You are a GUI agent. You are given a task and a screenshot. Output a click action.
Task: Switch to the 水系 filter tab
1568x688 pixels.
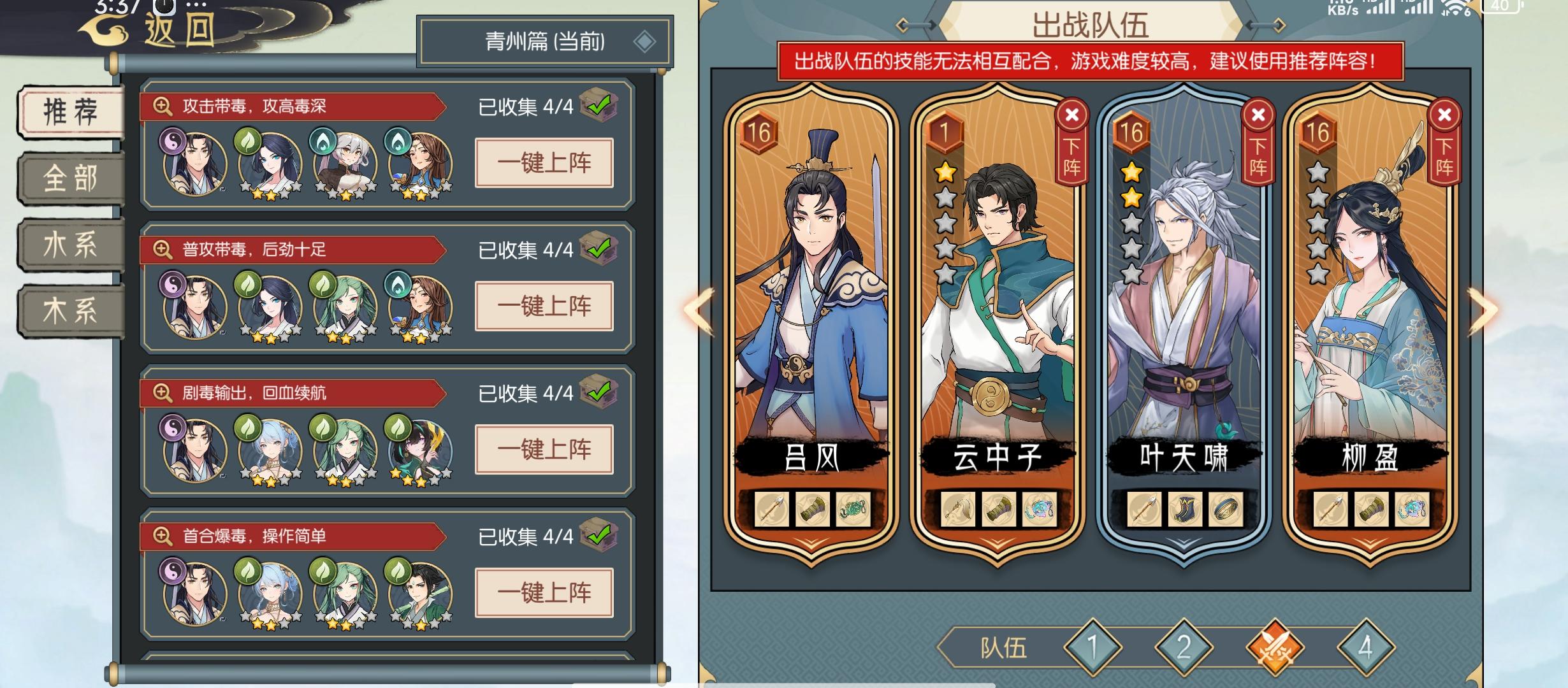point(70,244)
